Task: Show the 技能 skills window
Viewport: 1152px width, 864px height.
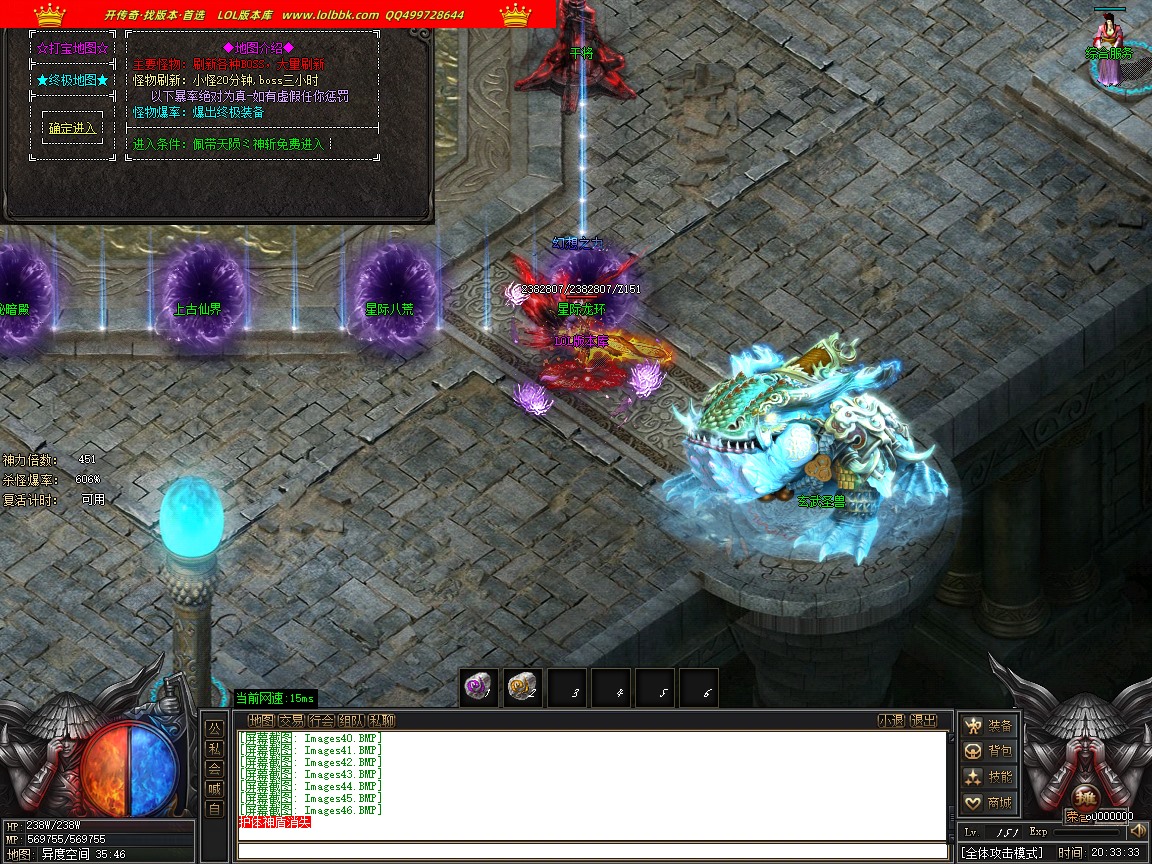Action: [x=987, y=777]
